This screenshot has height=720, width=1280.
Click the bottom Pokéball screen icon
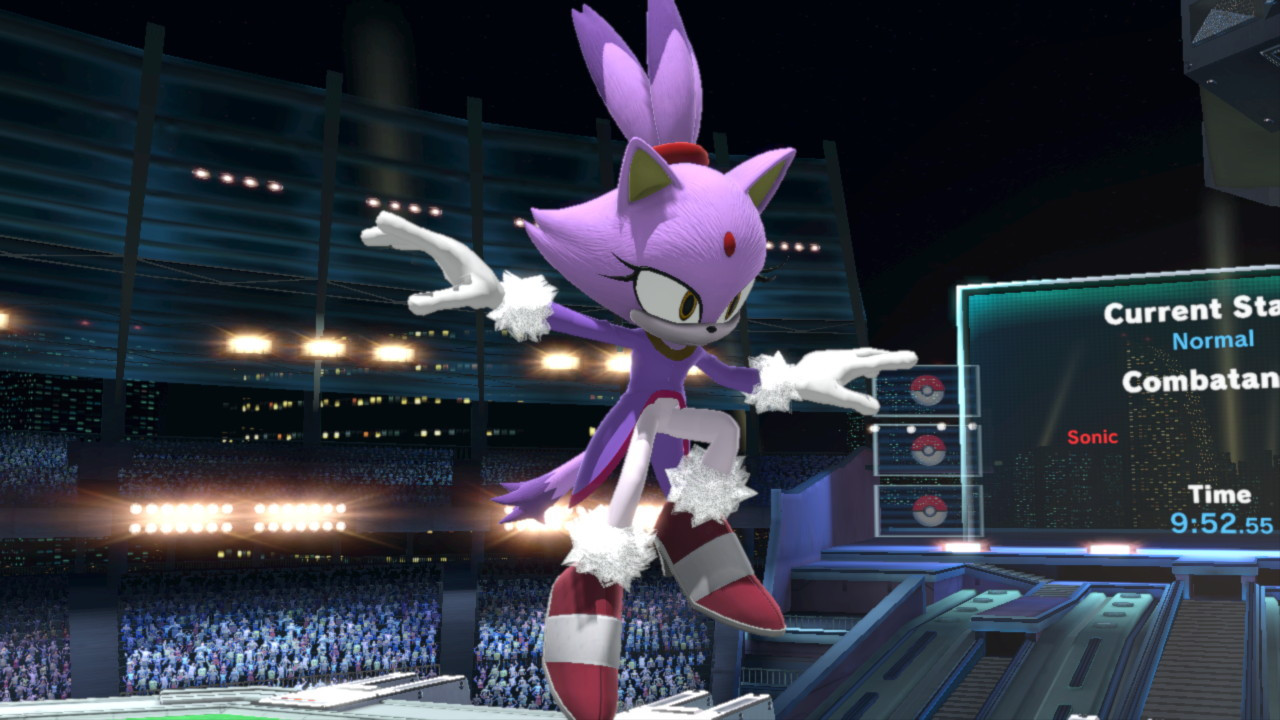[x=930, y=513]
